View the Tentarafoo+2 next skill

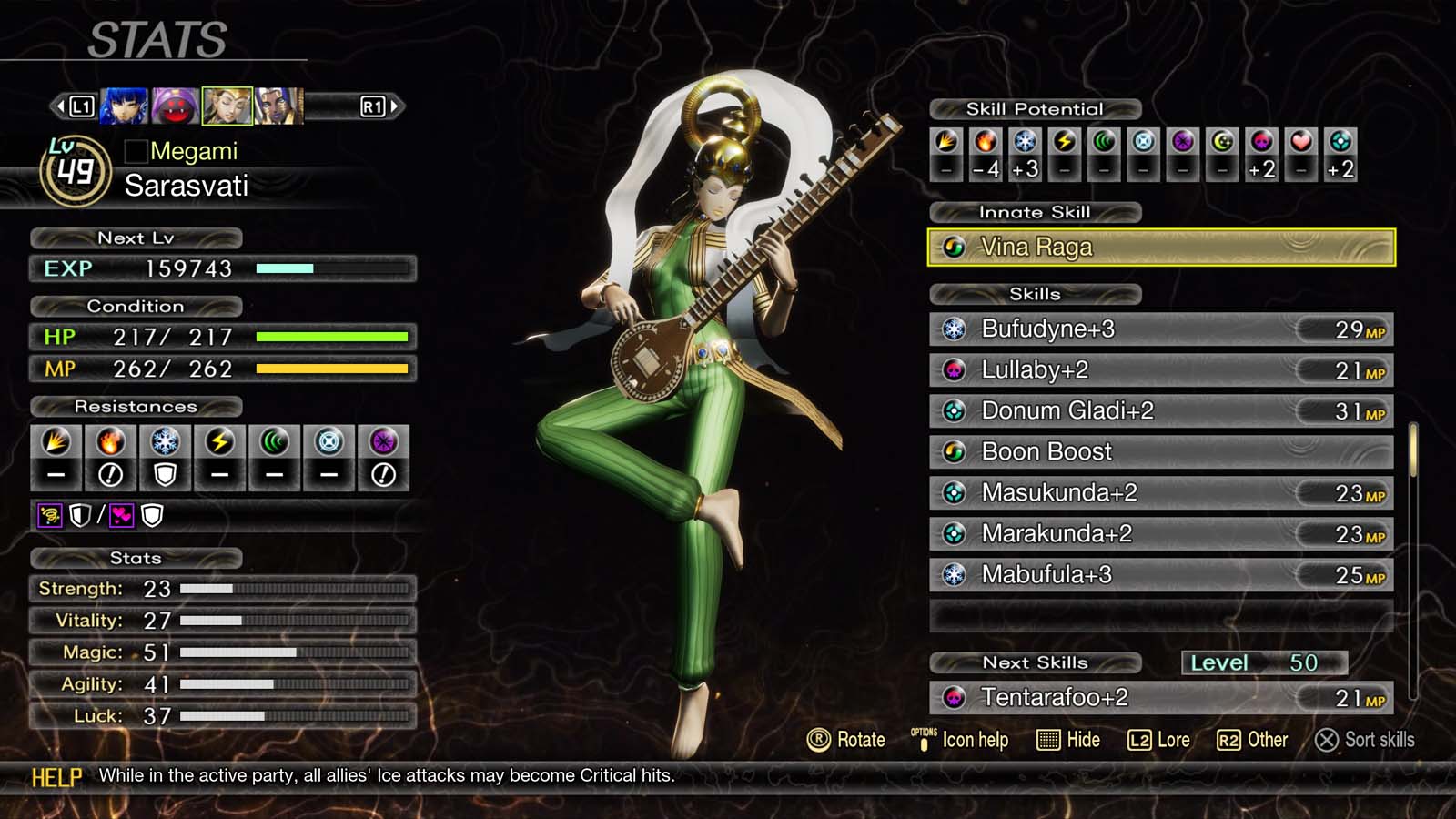(x=1160, y=698)
